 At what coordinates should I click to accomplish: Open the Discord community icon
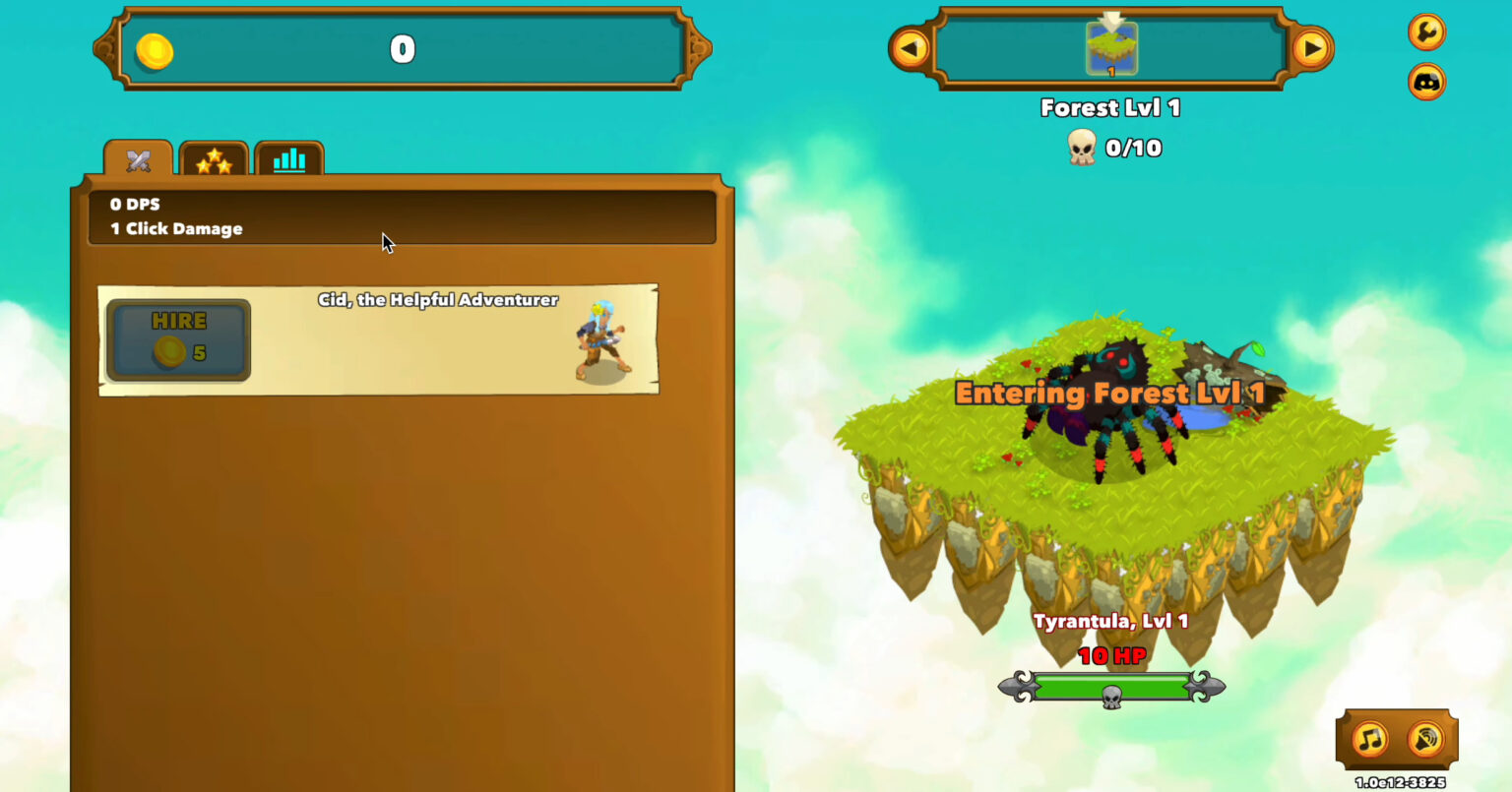point(1426,81)
